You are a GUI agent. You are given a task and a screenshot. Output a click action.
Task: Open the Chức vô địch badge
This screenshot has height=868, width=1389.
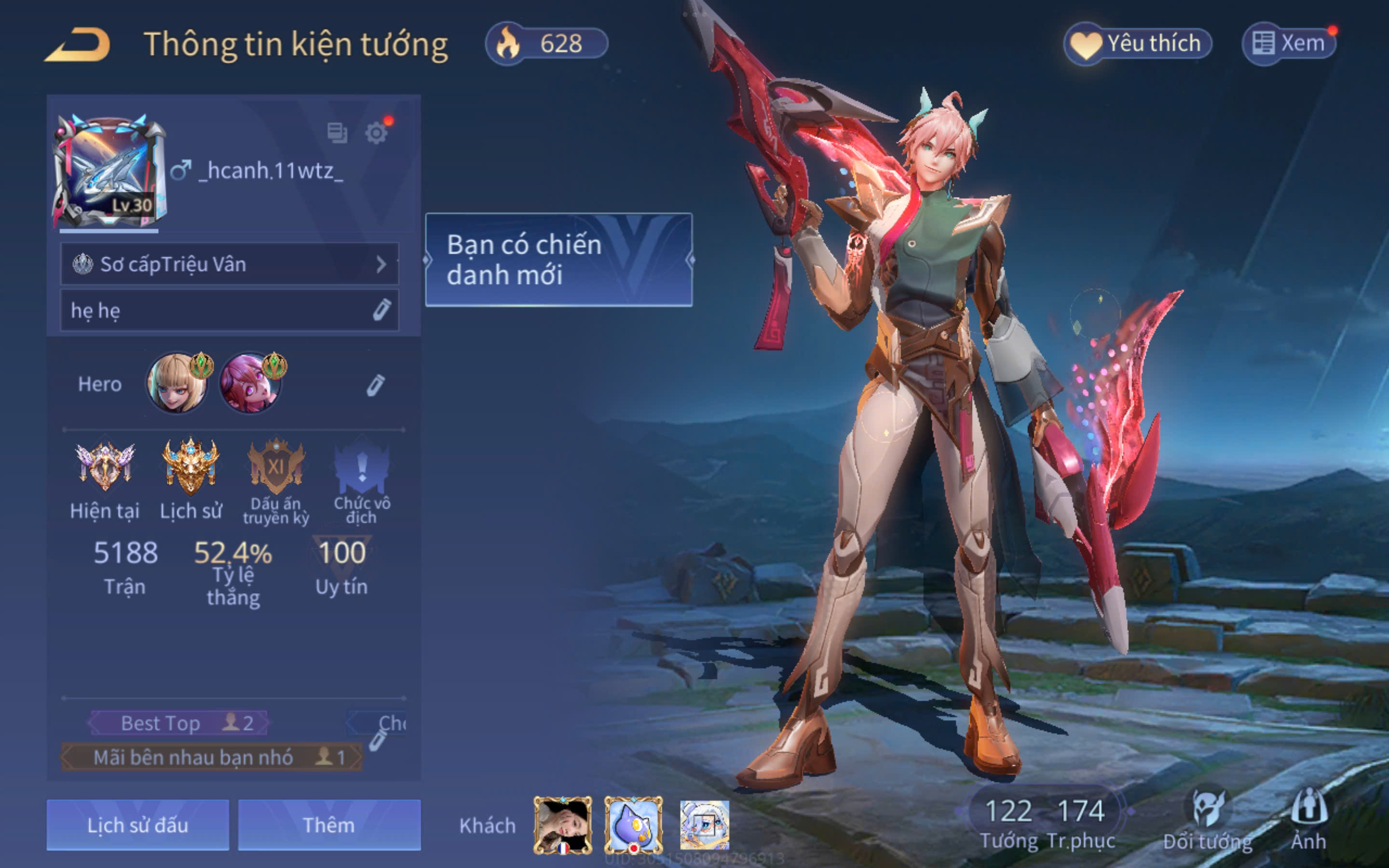[362, 468]
